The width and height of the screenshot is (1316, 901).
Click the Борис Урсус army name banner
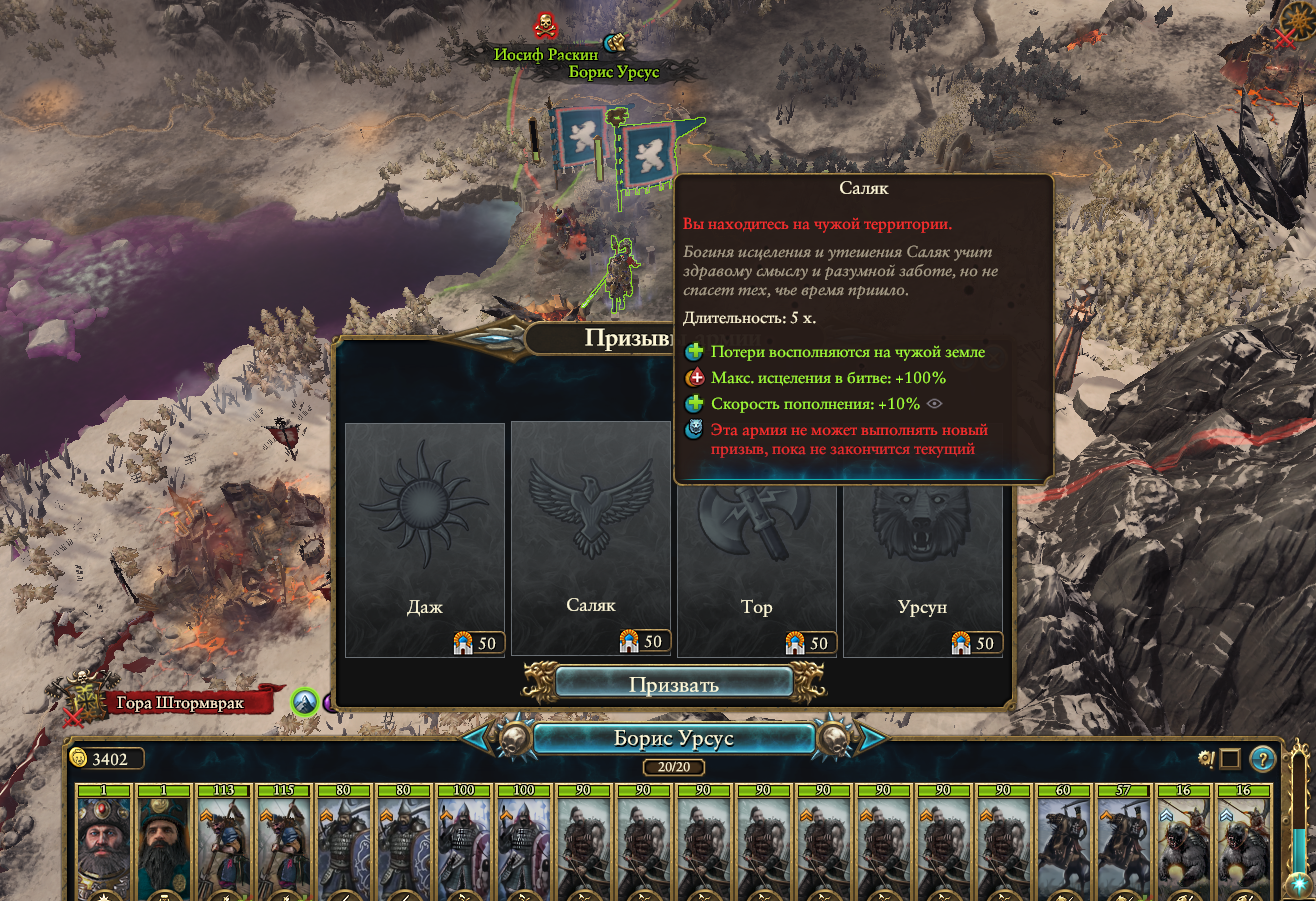coord(673,739)
